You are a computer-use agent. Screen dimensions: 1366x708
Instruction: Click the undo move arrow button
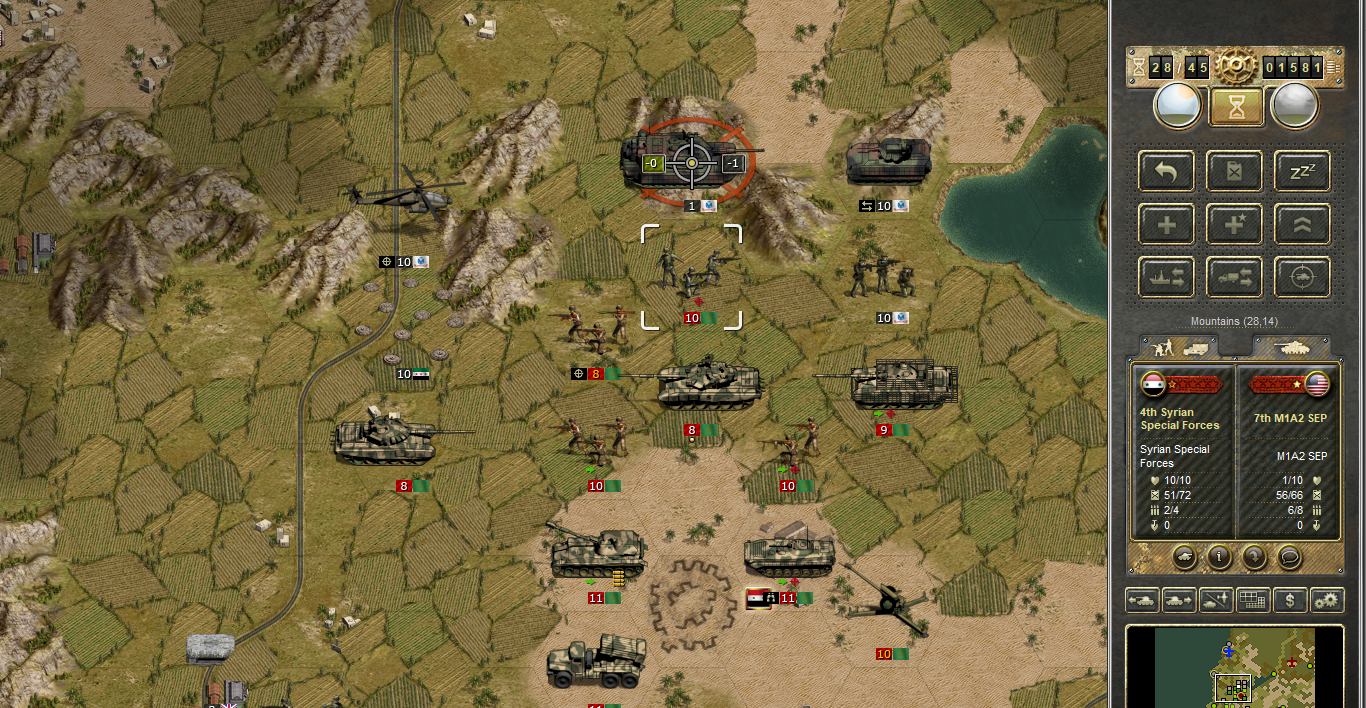(1166, 171)
